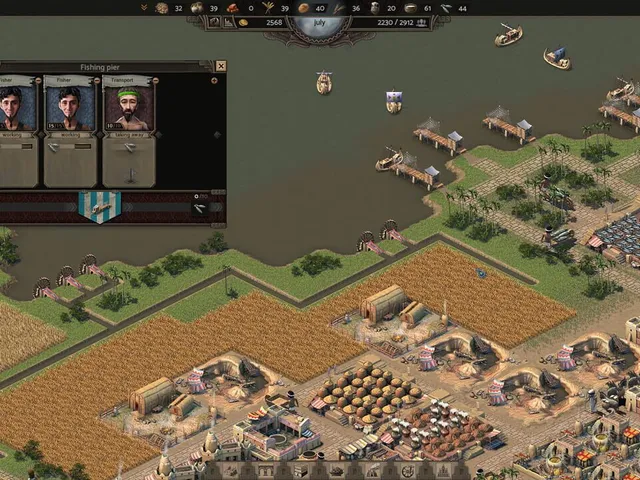Click the bread resource icon in top bar
The height and width of the screenshot is (480, 640).
[x=304, y=8]
